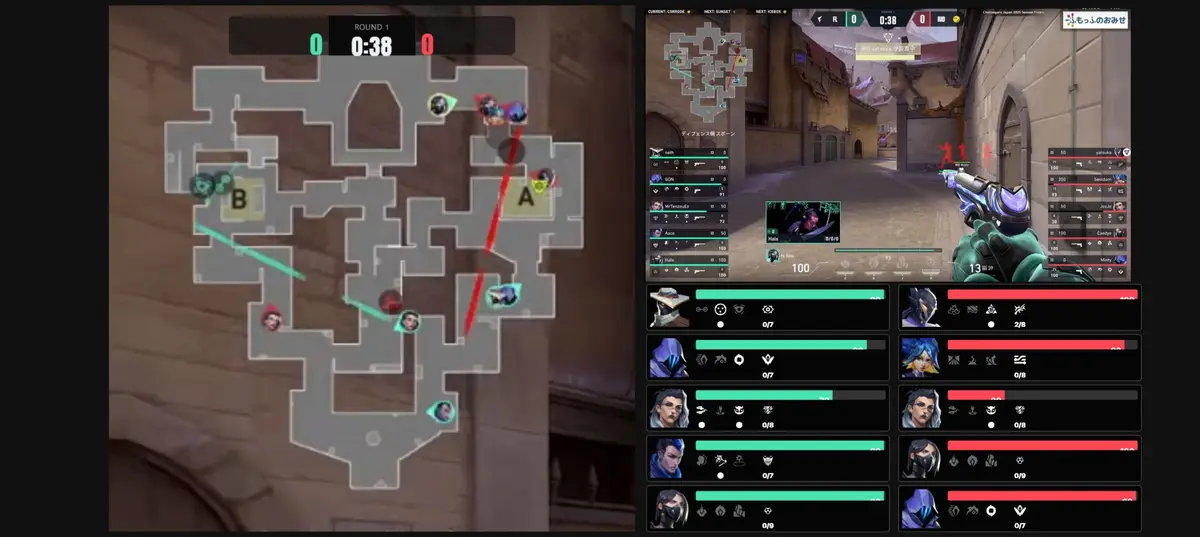1200x537 pixels.
Task: Select the Cypher agent card
Action: point(767,307)
